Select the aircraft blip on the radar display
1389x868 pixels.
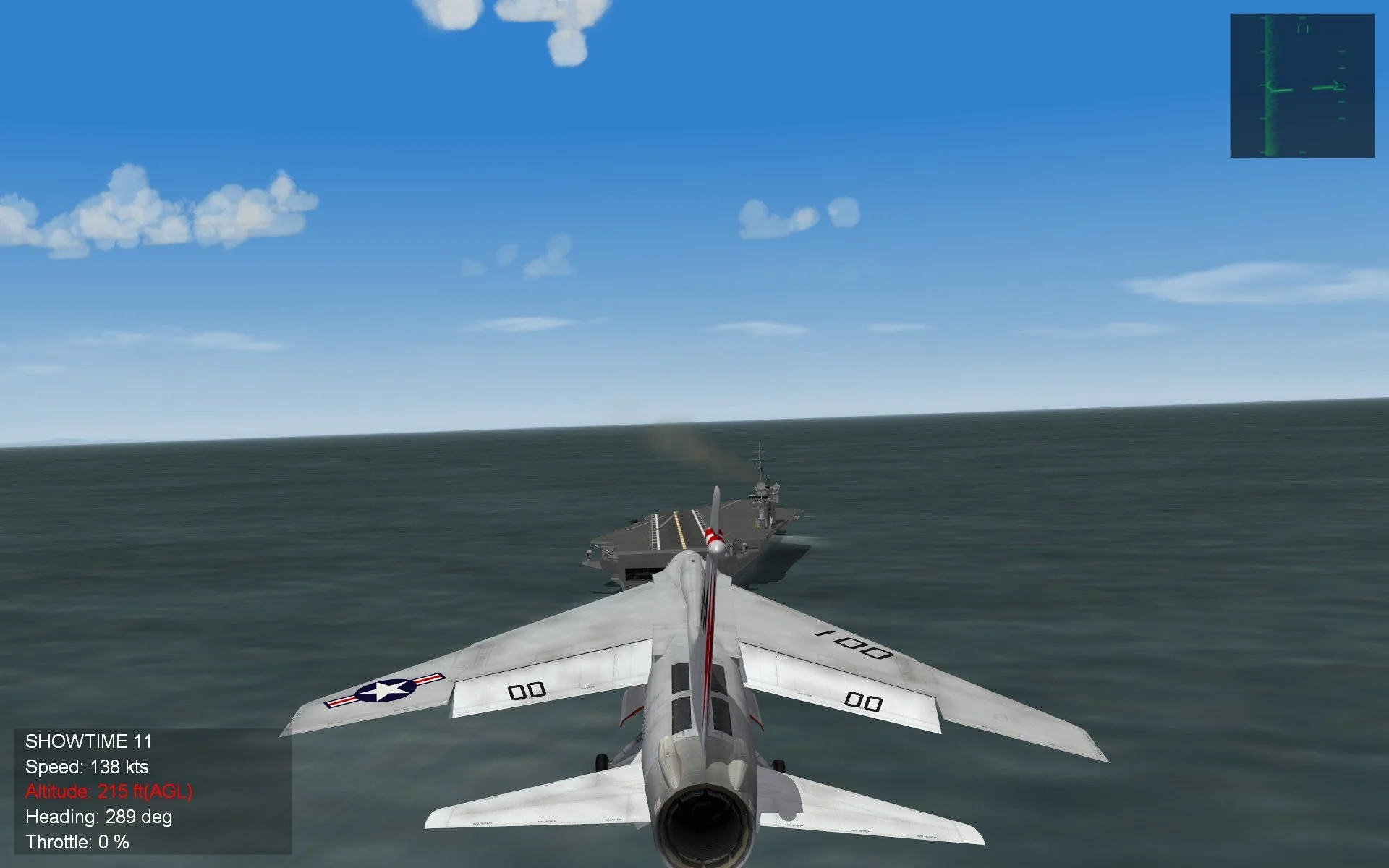click(x=1331, y=87)
